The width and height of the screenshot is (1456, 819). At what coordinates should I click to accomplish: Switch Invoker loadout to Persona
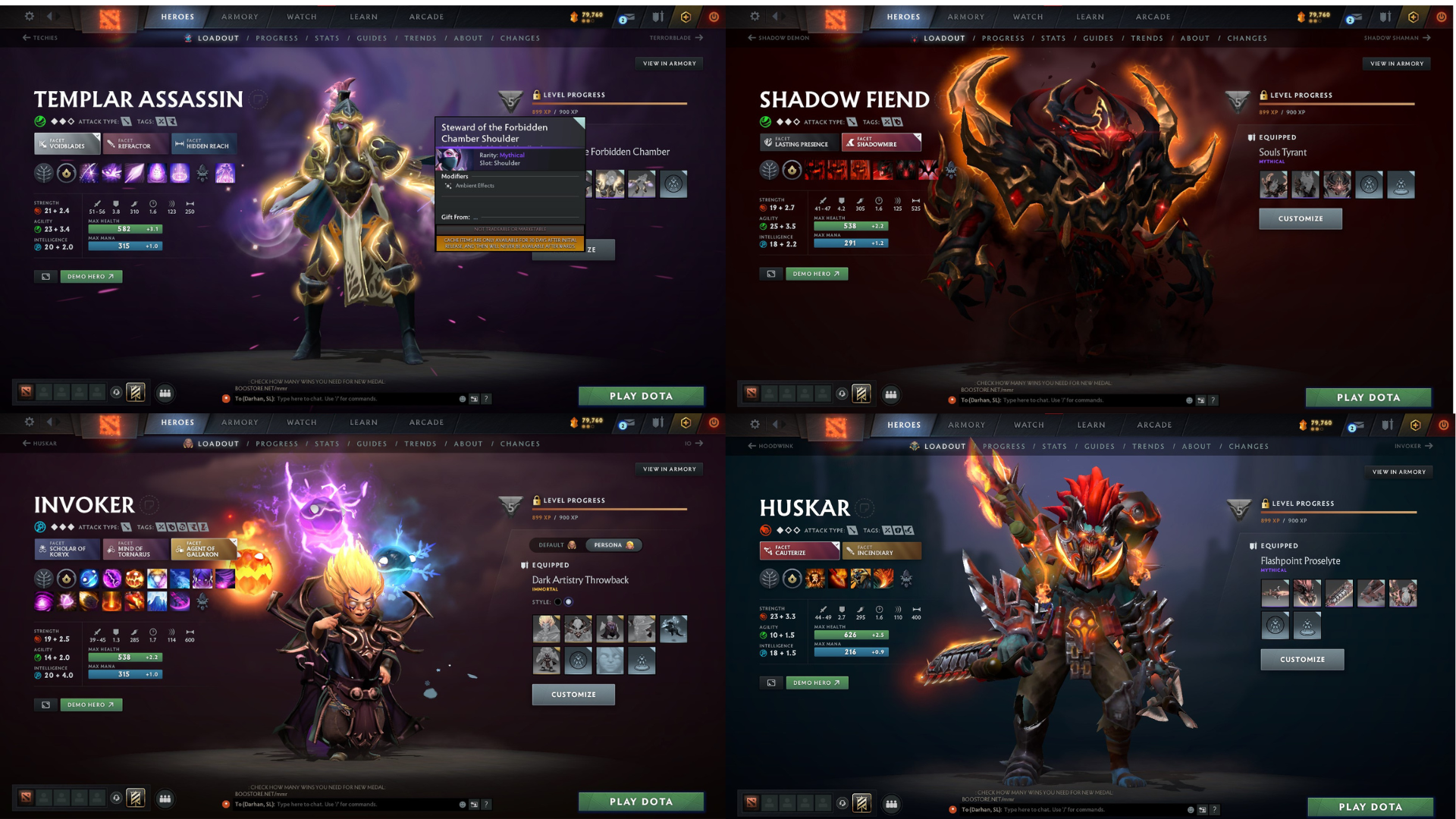(x=613, y=544)
